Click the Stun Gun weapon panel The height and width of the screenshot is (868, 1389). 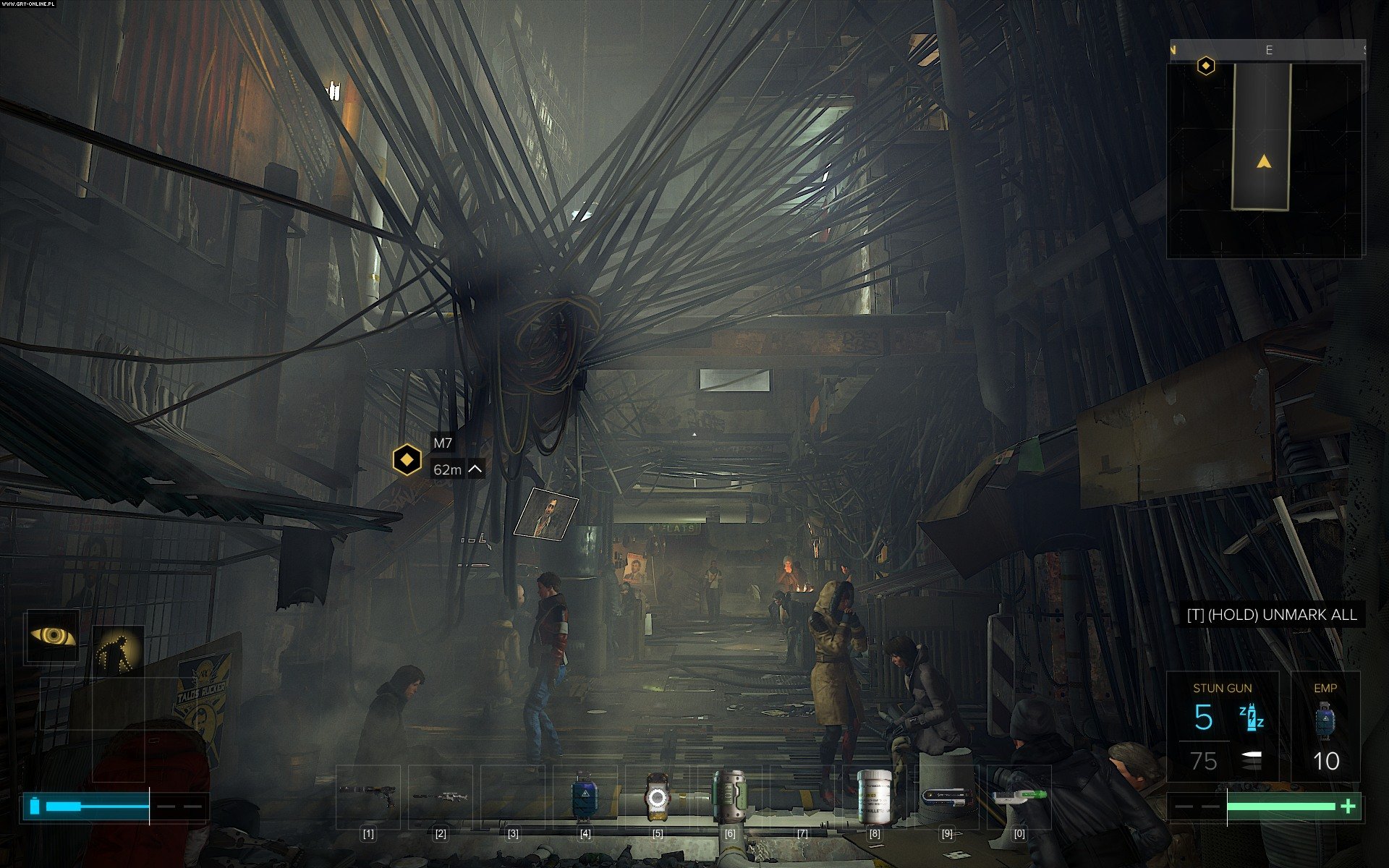click(1222, 726)
